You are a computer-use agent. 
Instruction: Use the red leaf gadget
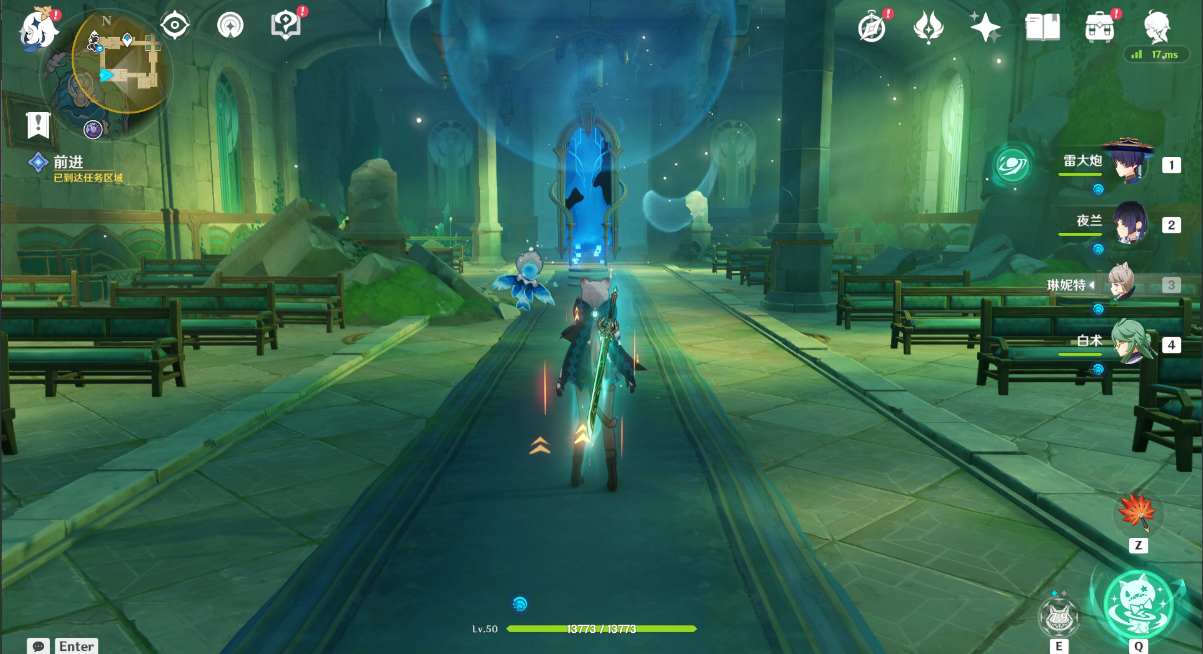pos(1137,513)
